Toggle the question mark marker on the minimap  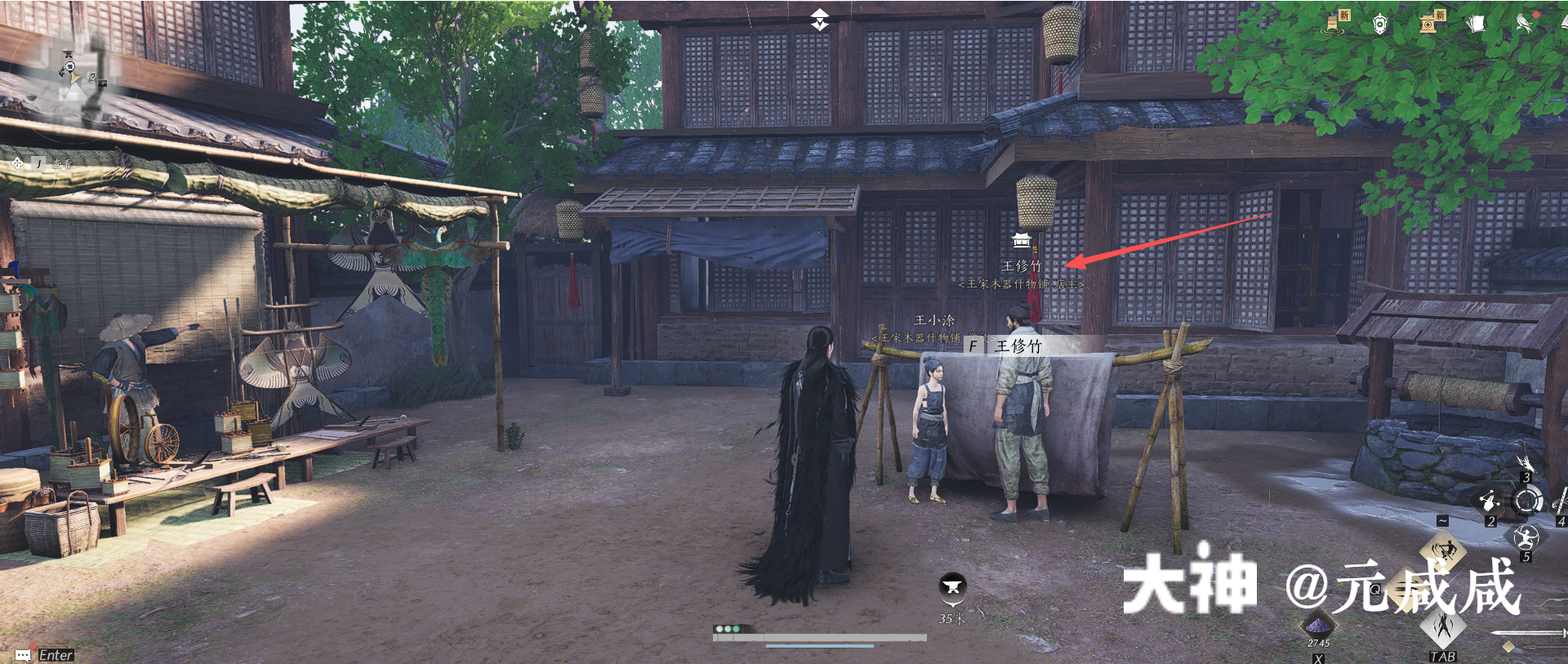coord(92,77)
